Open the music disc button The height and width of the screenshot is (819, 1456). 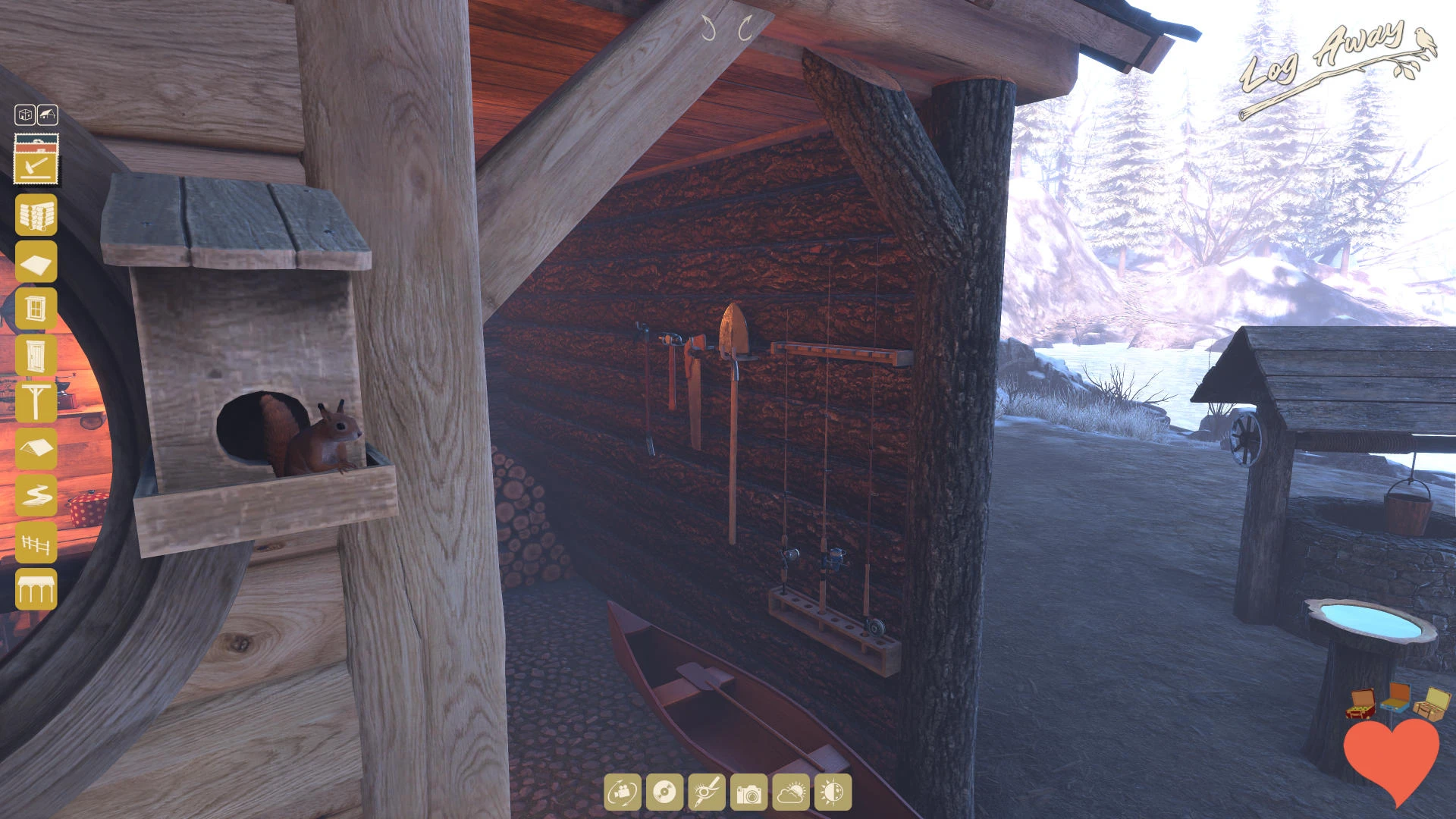(664, 792)
